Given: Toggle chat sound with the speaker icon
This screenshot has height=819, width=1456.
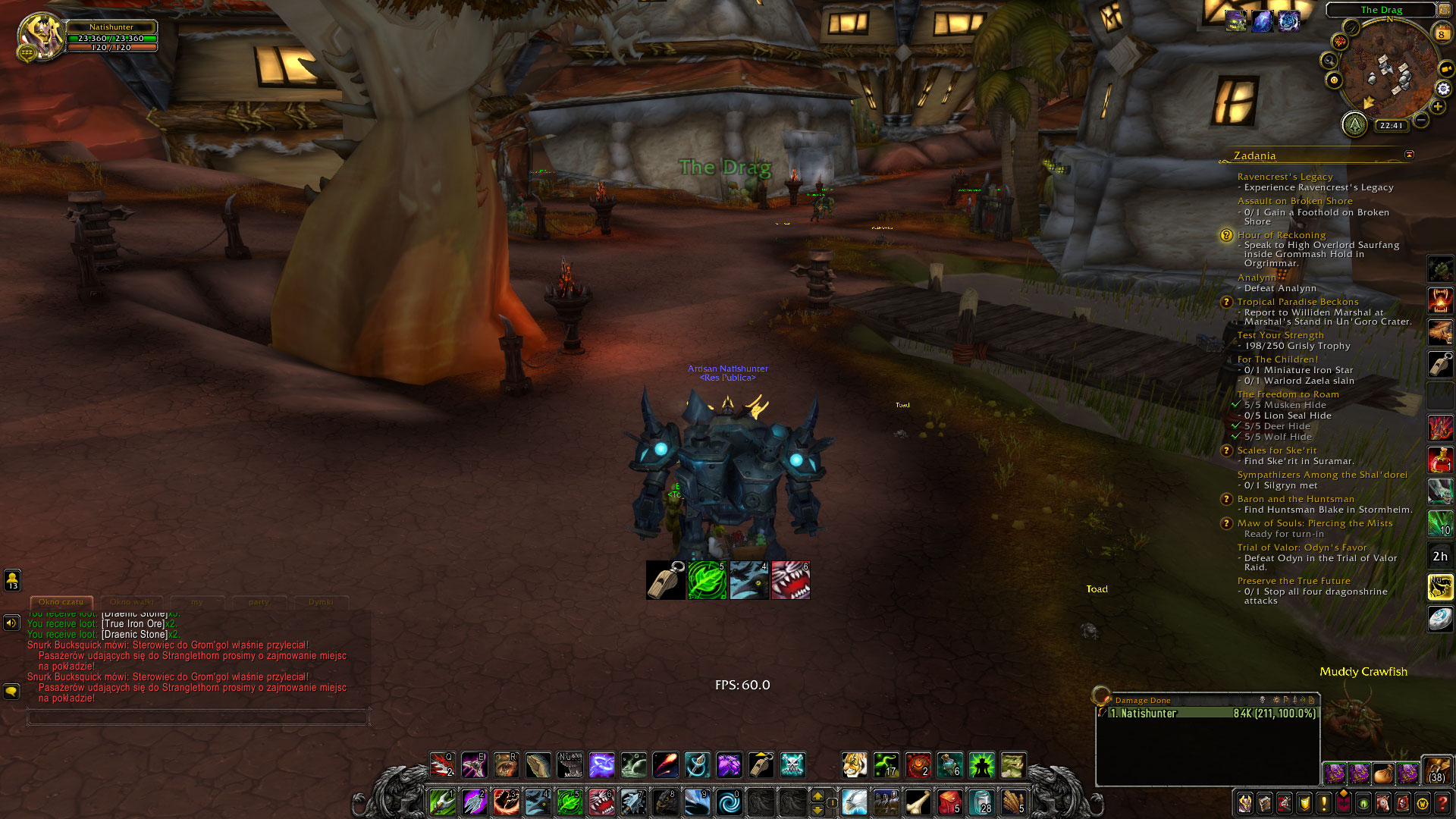Looking at the screenshot, I should tap(11, 623).
